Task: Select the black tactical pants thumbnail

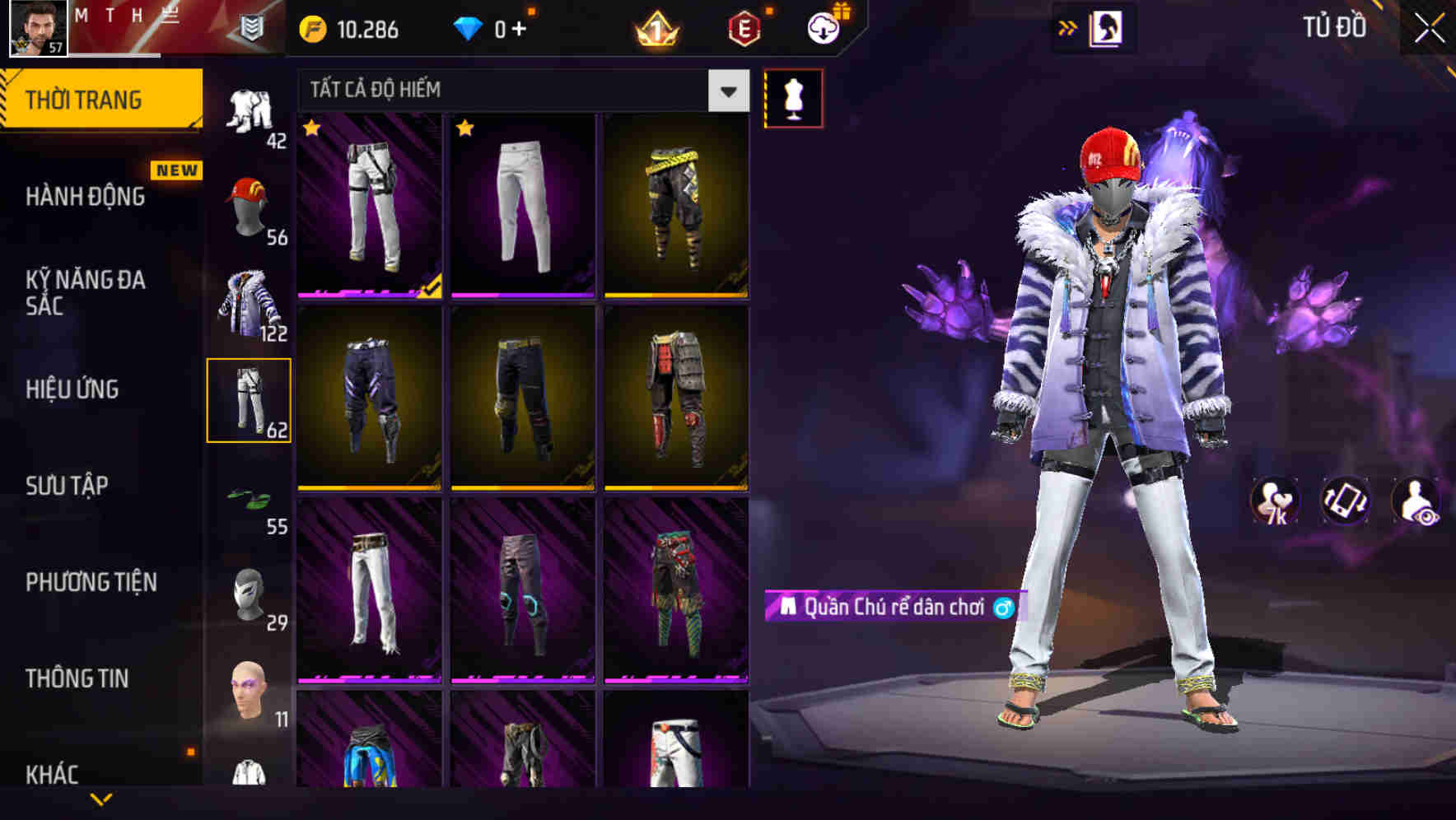Action: coord(521,403)
